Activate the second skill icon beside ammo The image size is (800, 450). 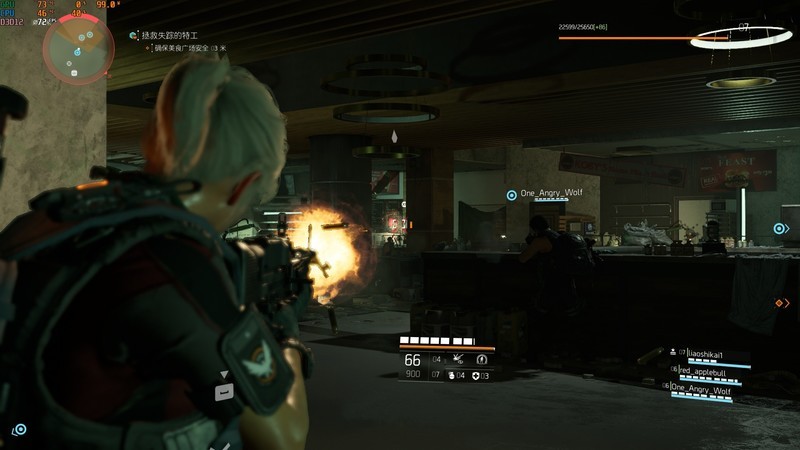click(482, 358)
